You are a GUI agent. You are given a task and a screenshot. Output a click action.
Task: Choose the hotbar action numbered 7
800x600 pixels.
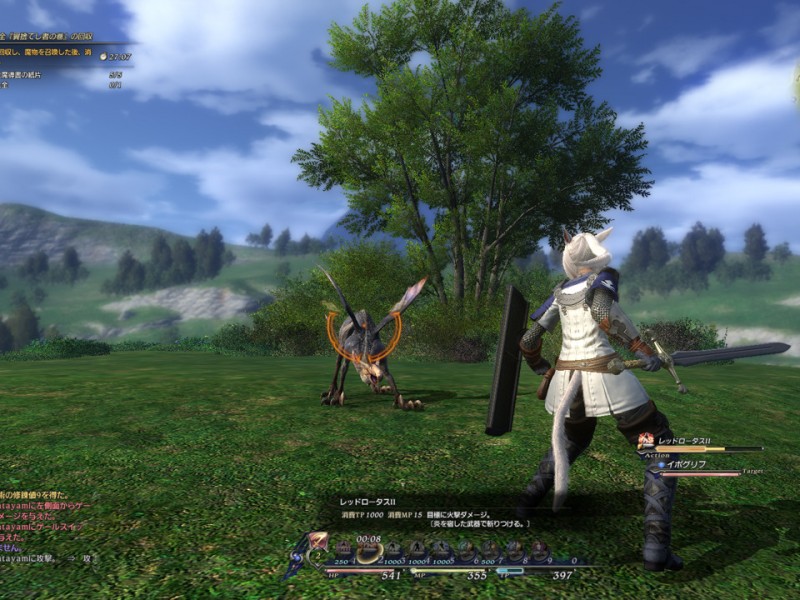tap(490, 549)
